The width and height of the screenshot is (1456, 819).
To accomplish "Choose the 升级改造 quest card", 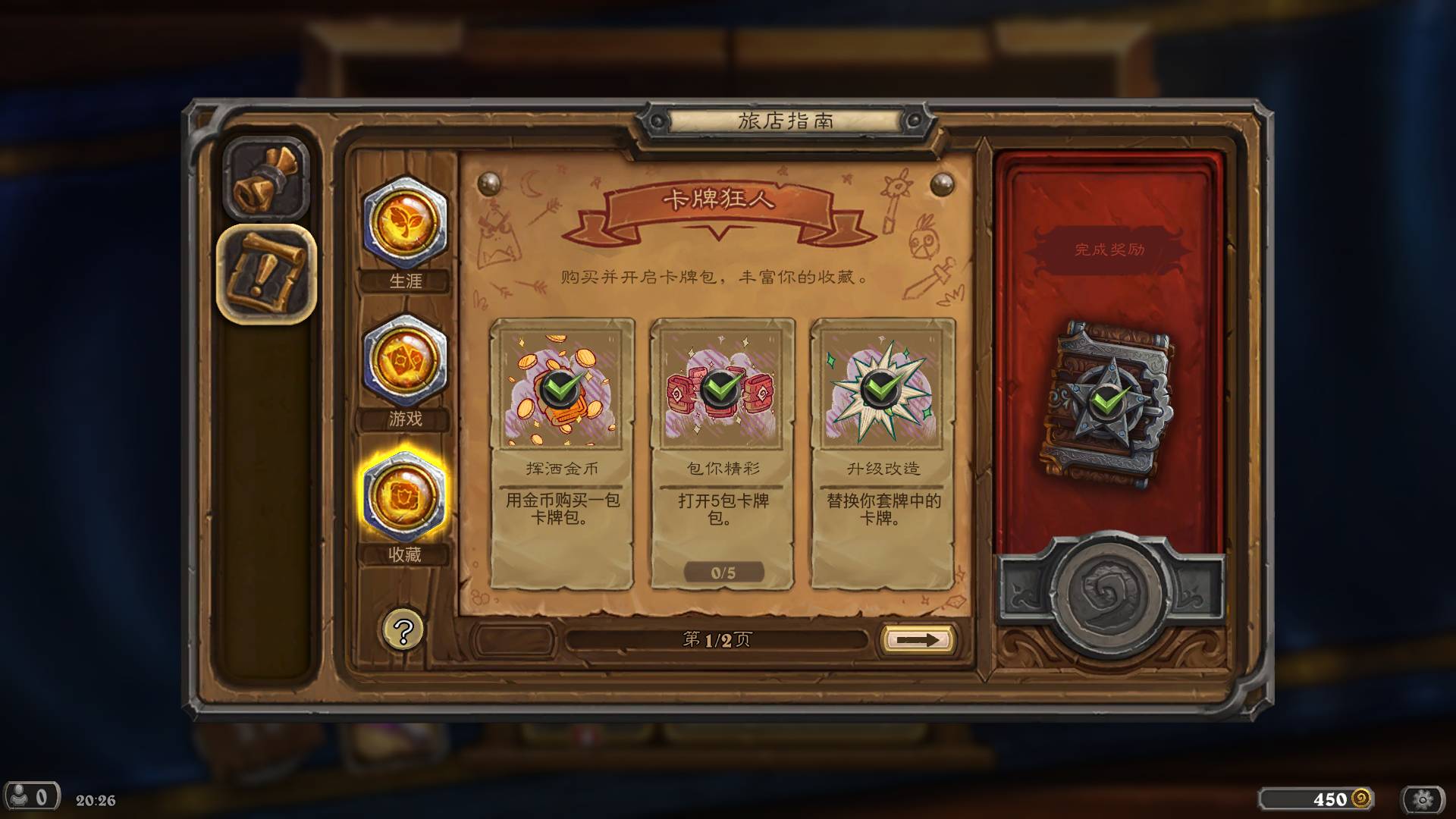I will pos(882,453).
